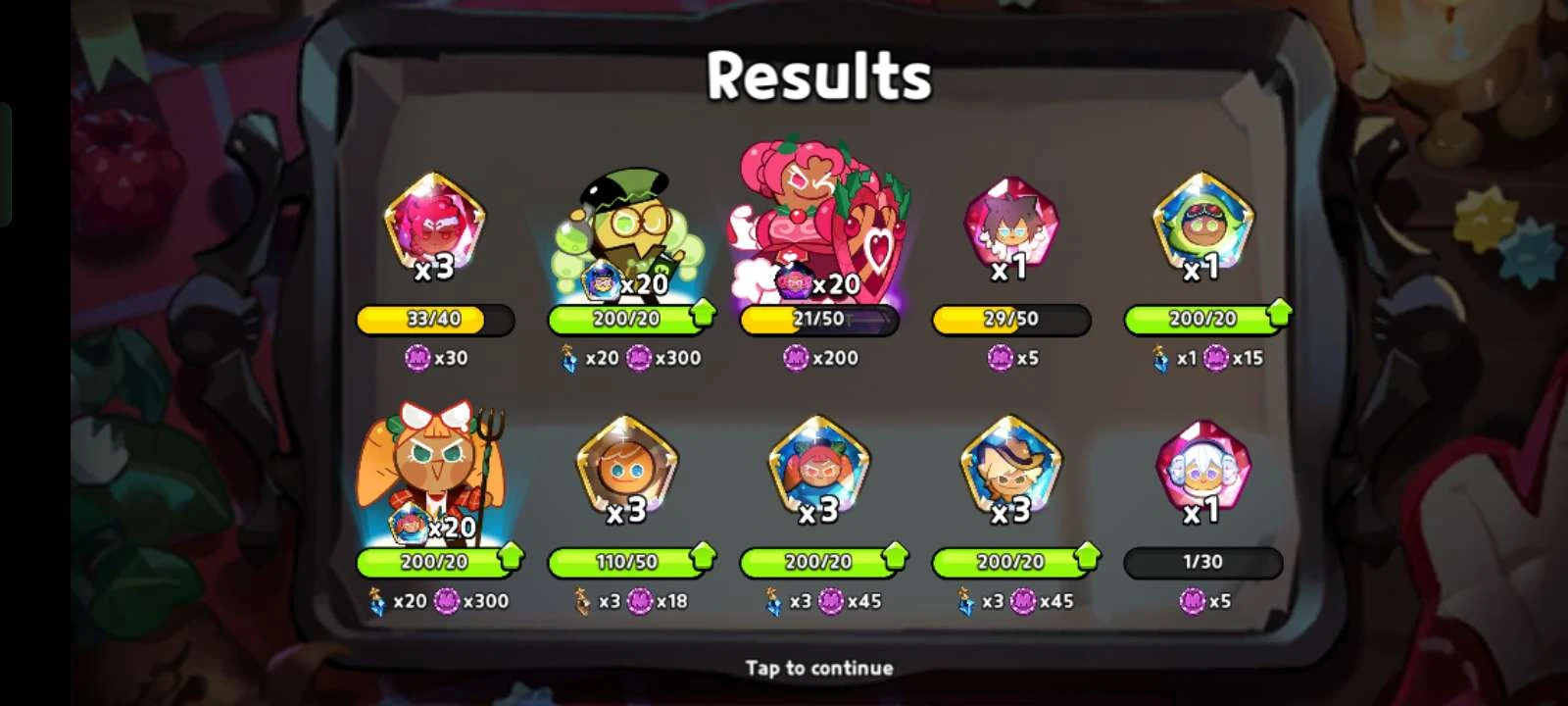Image resolution: width=1568 pixels, height=706 pixels.
Task: Click the 1/30 progress bar
Action: (1205, 562)
